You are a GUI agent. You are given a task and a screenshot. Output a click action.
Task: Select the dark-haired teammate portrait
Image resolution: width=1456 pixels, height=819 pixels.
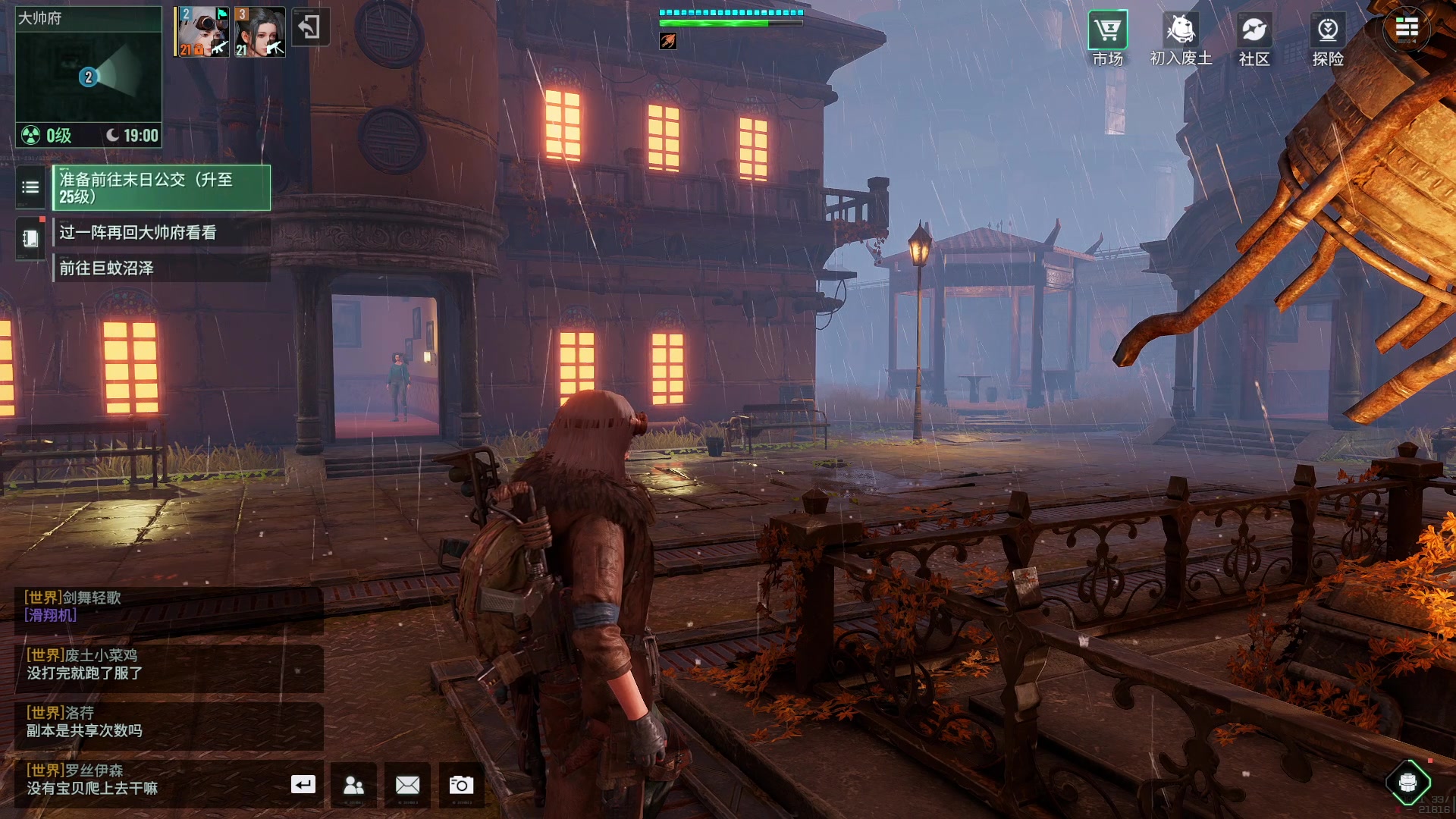point(259,32)
